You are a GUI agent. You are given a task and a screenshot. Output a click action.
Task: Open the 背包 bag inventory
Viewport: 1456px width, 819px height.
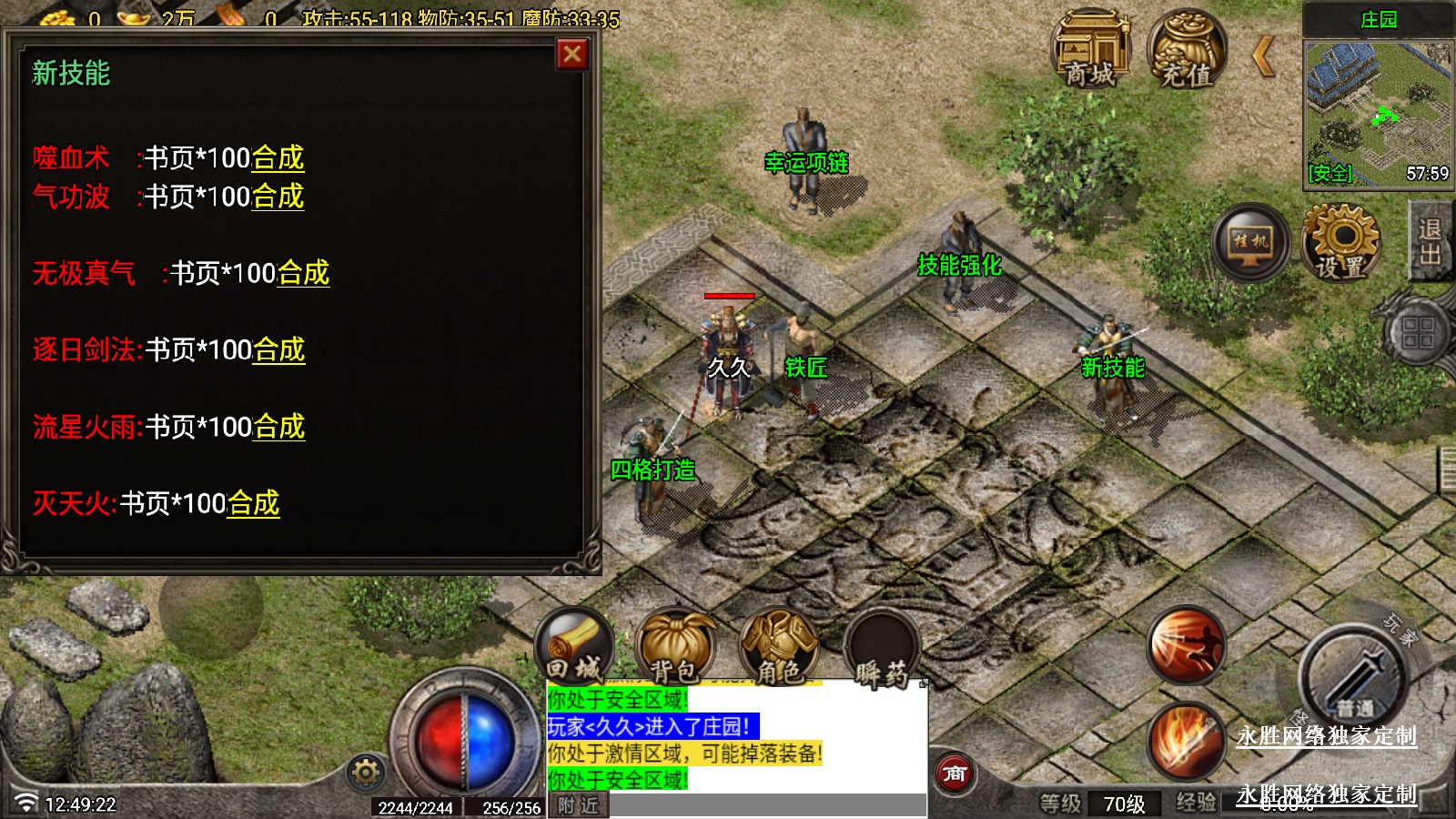point(675,648)
